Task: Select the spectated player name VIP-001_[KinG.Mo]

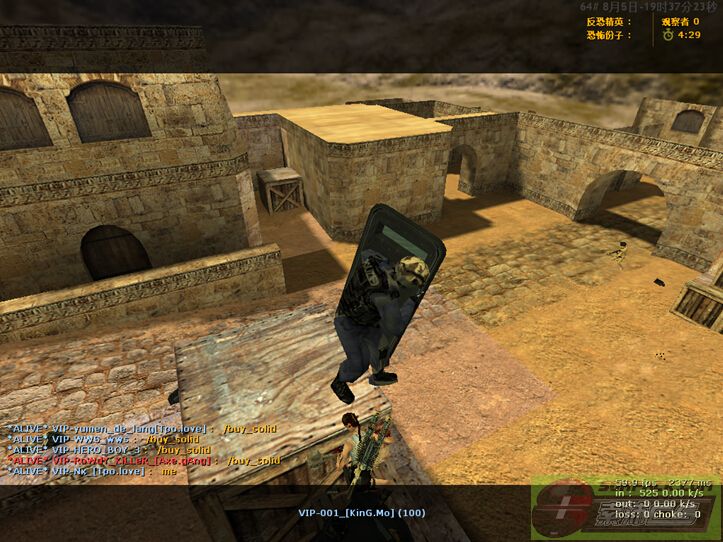Action: (361, 513)
